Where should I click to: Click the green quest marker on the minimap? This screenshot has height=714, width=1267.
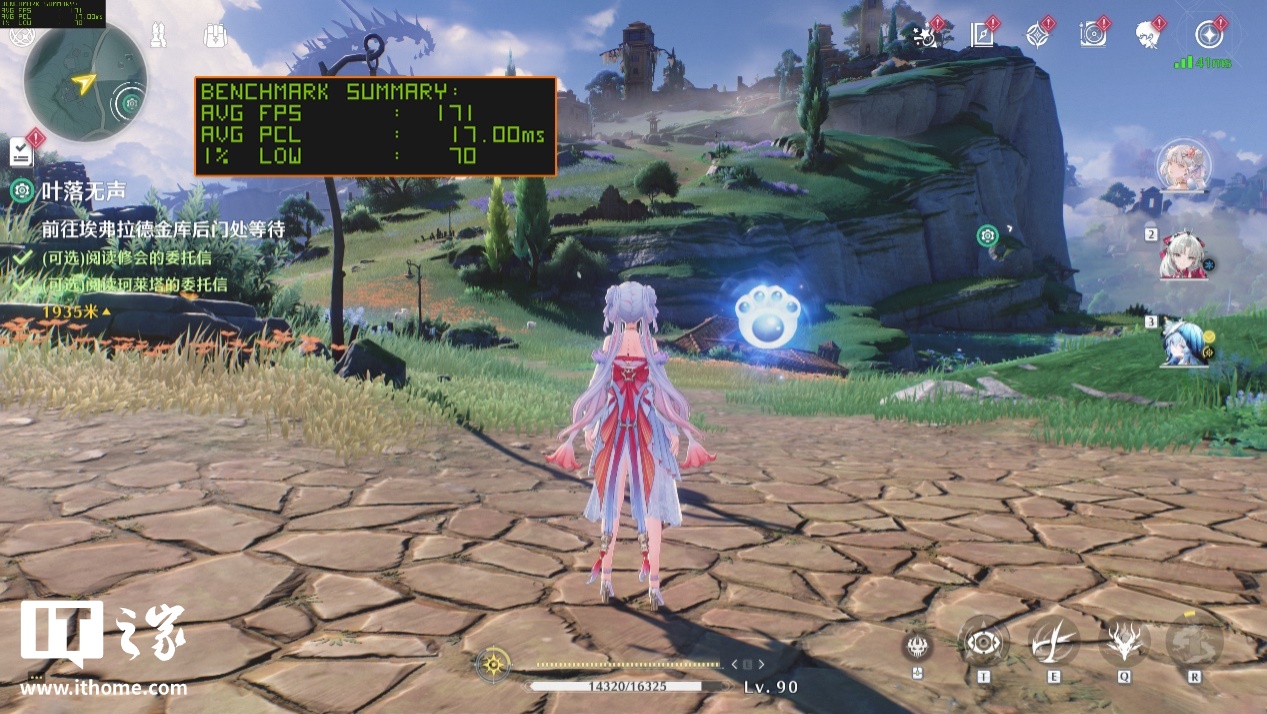point(132,101)
